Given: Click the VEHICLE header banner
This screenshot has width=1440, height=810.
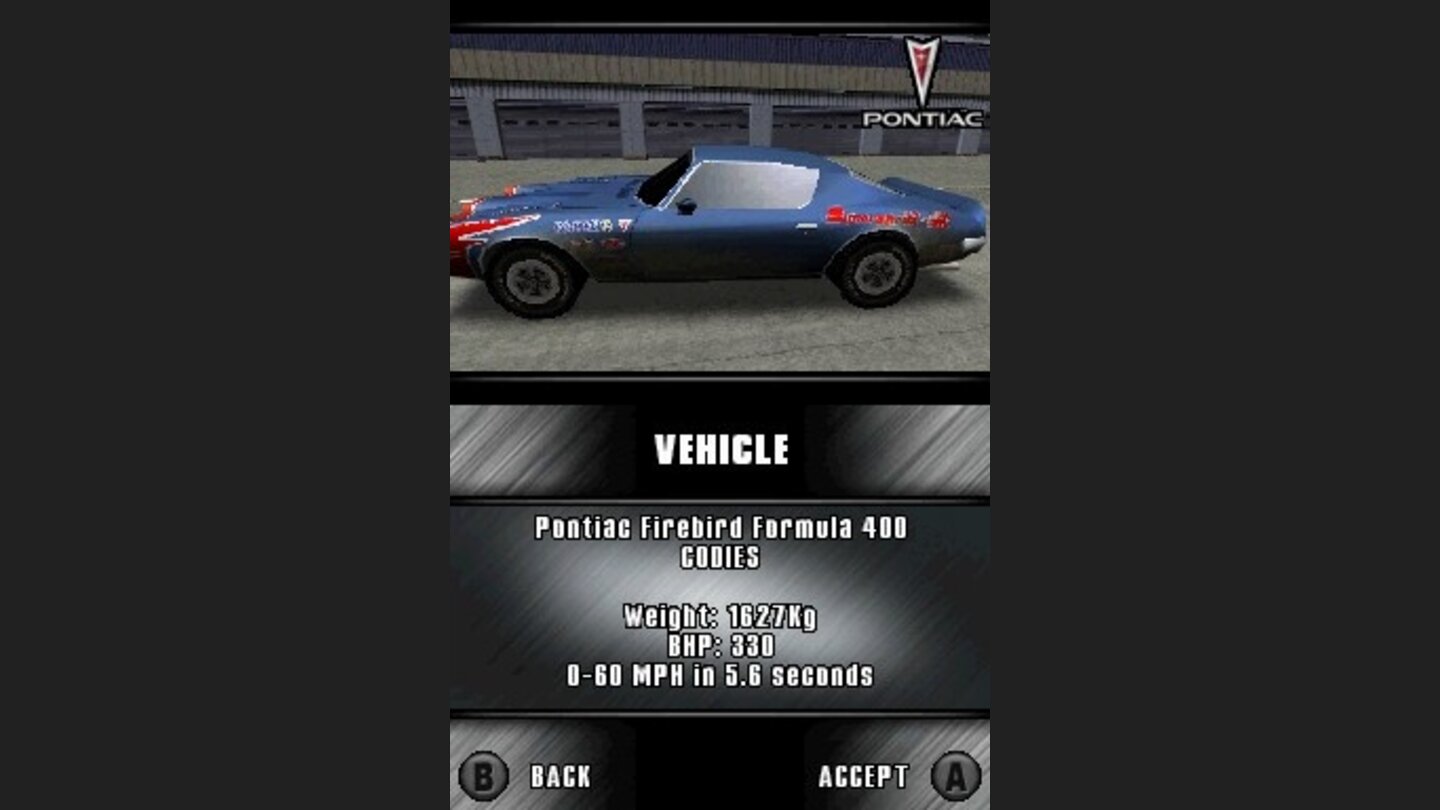Looking at the screenshot, I should coord(721,448).
